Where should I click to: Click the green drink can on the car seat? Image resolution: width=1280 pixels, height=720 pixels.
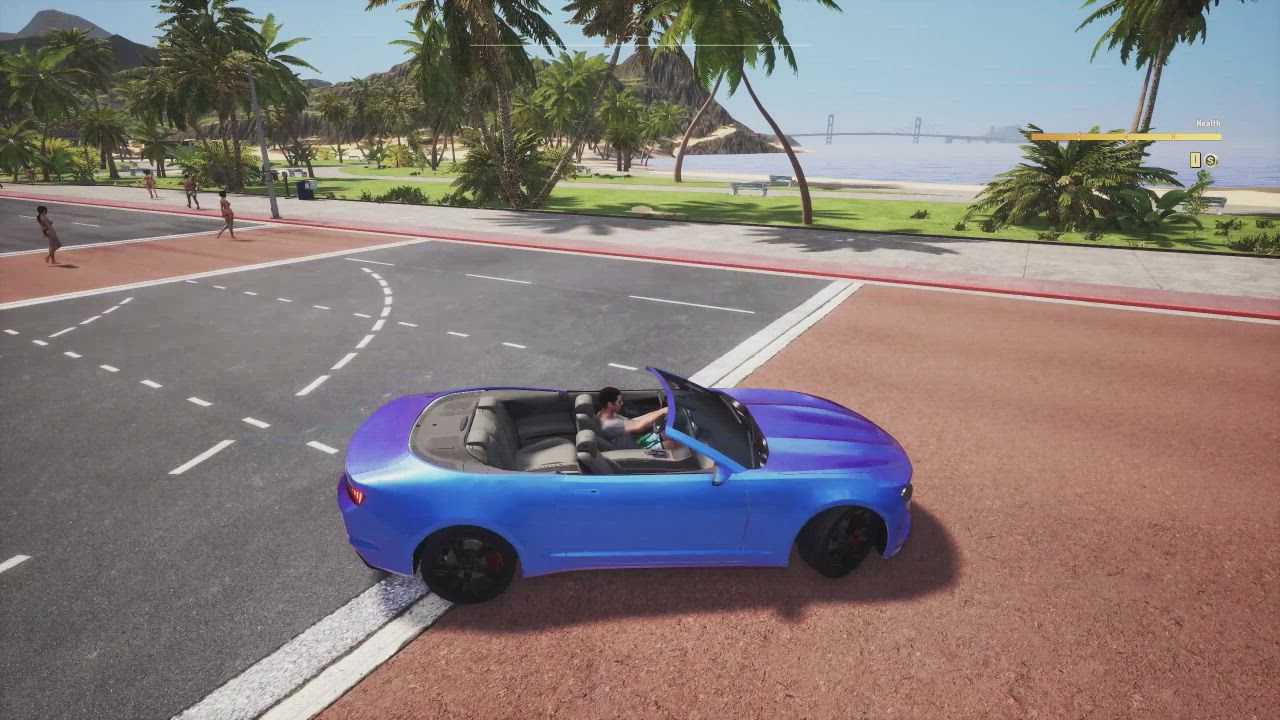point(645,440)
